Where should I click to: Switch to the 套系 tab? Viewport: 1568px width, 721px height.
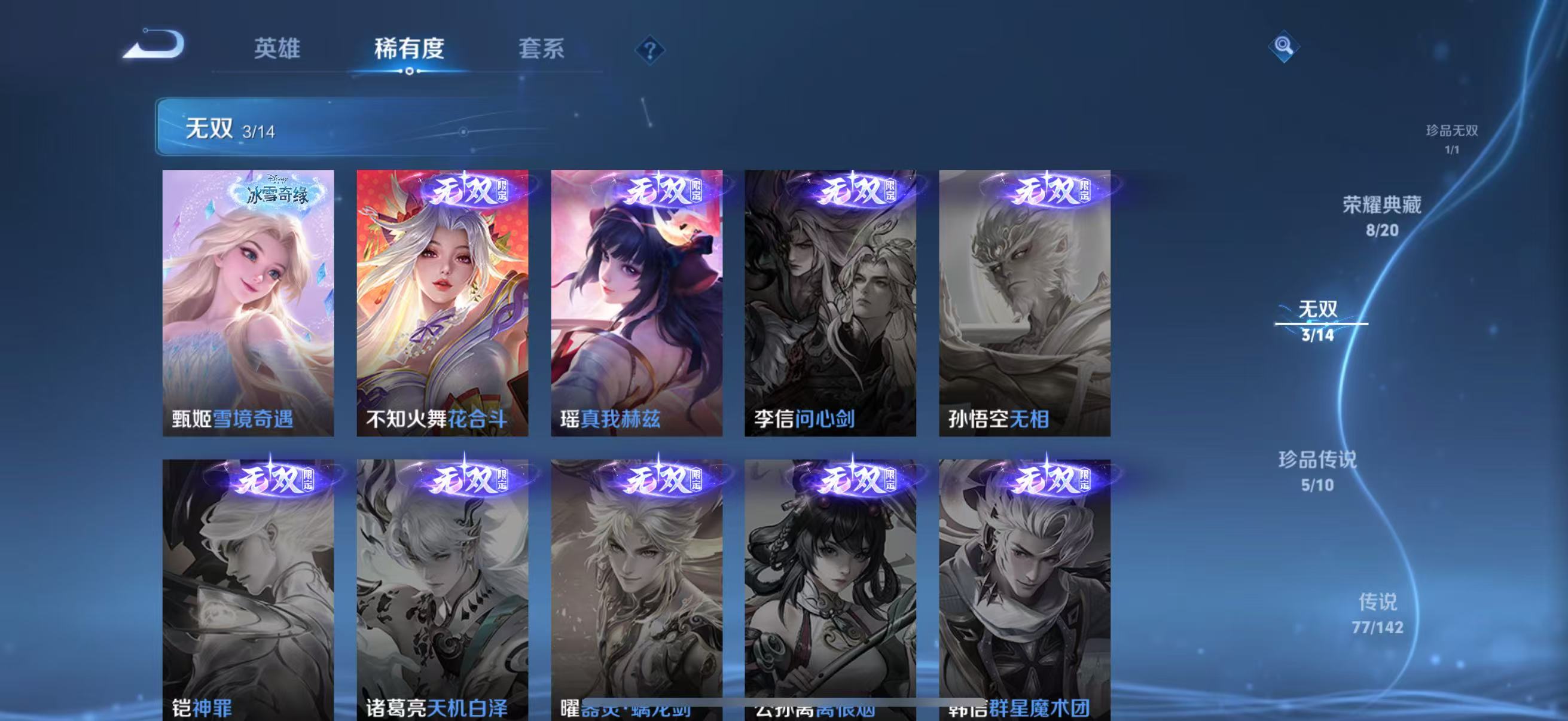(542, 51)
